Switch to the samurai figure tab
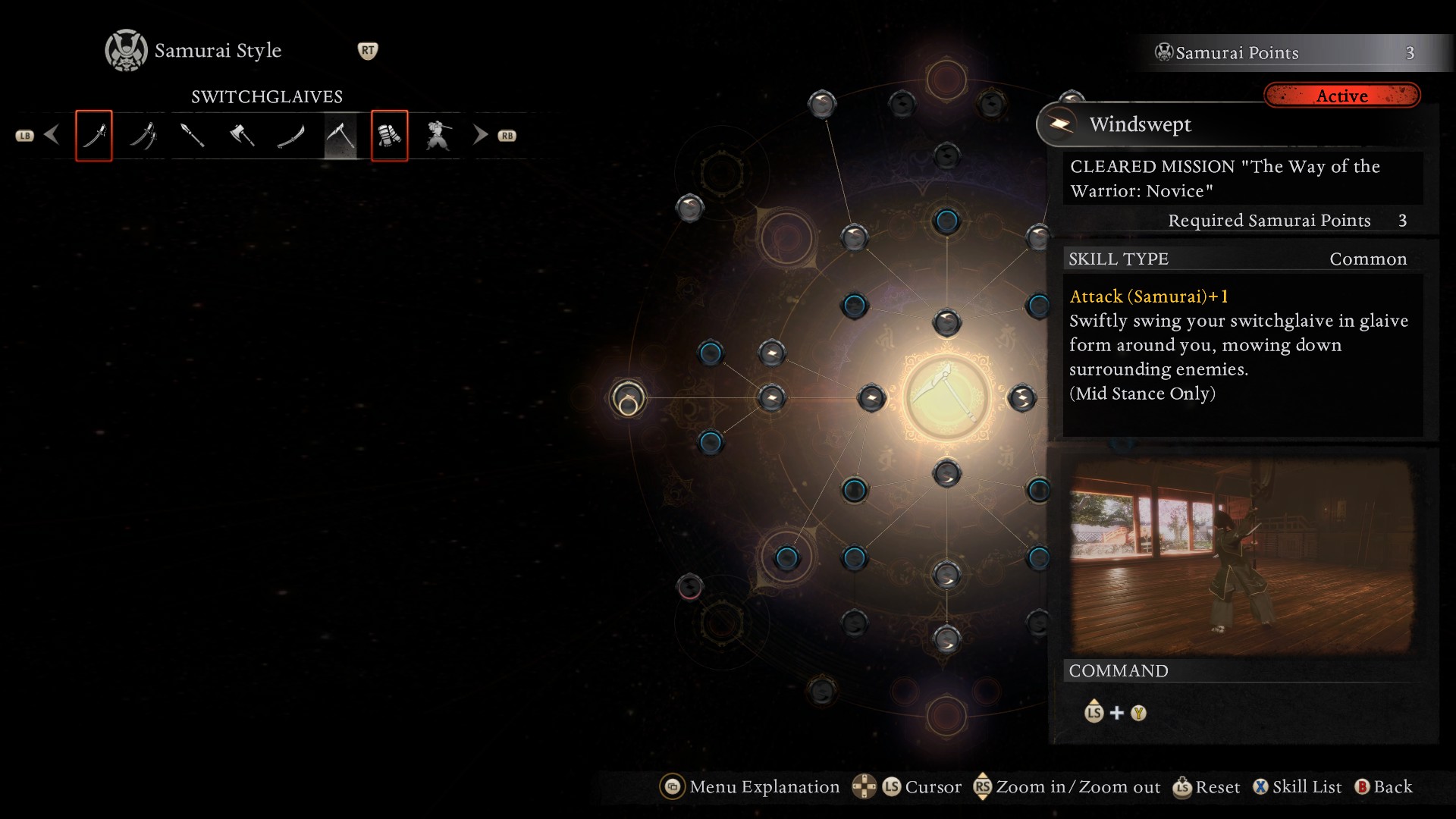Image resolution: width=1456 pixels, height=819 pixels. pyautogui.click(x=438, y=136)
